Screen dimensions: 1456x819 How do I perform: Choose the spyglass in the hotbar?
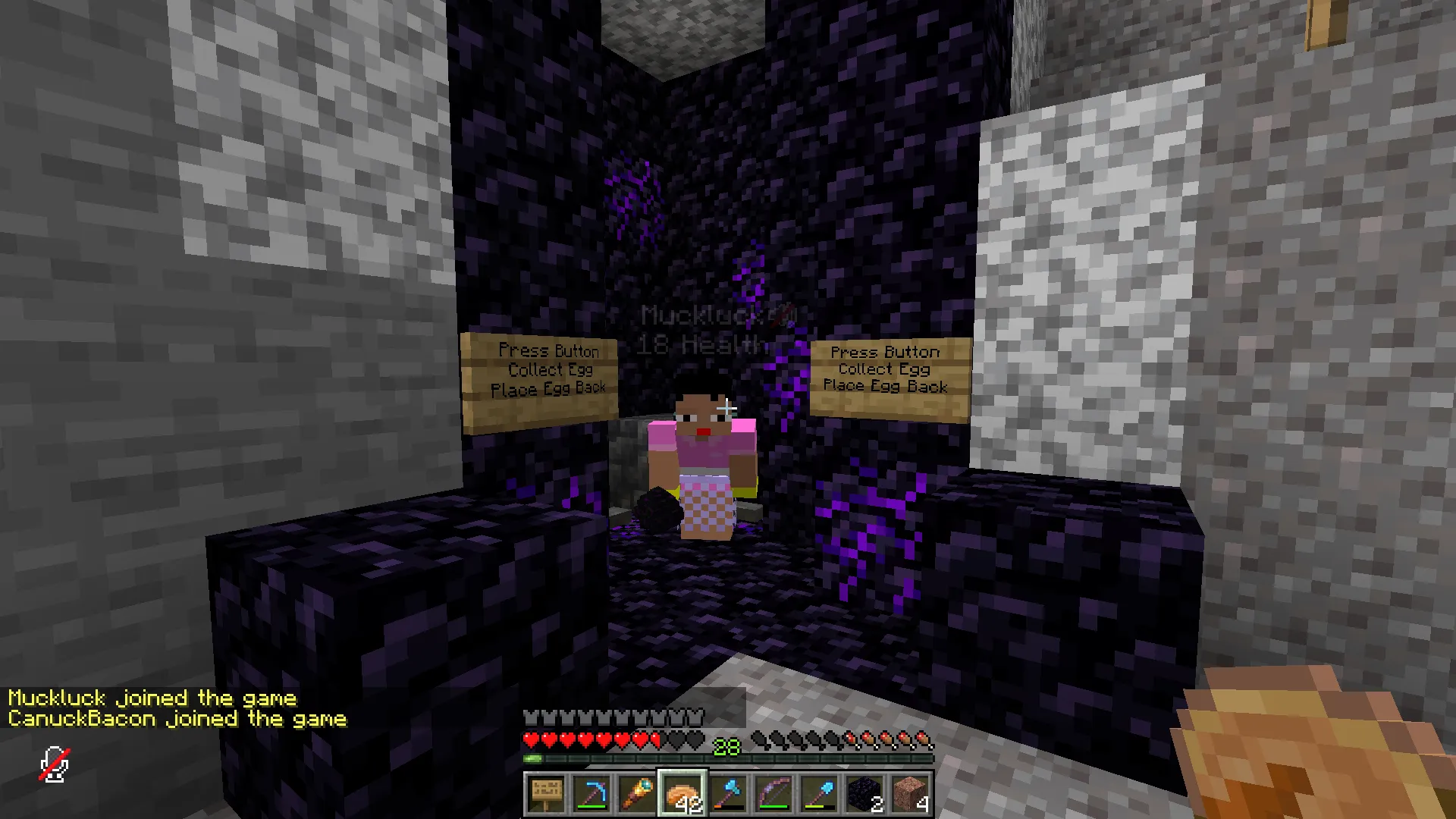[637, 794]
